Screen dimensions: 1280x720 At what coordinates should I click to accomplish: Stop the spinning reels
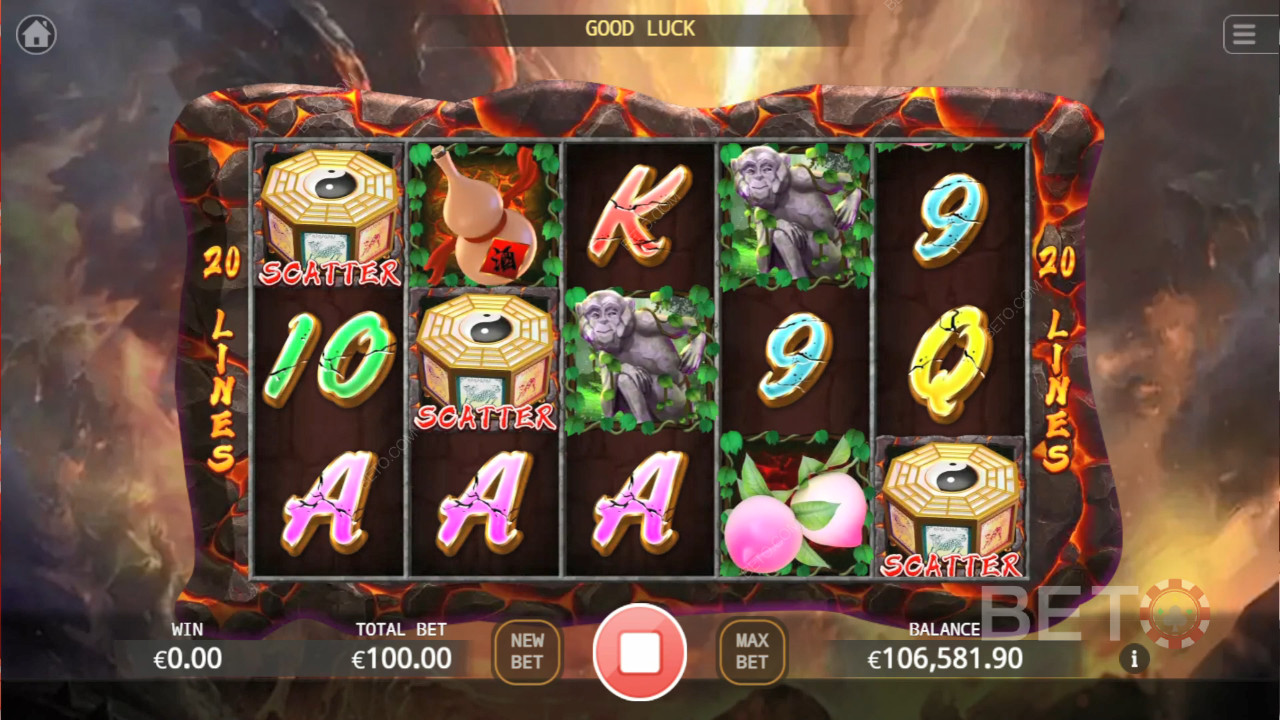(640, 652)
